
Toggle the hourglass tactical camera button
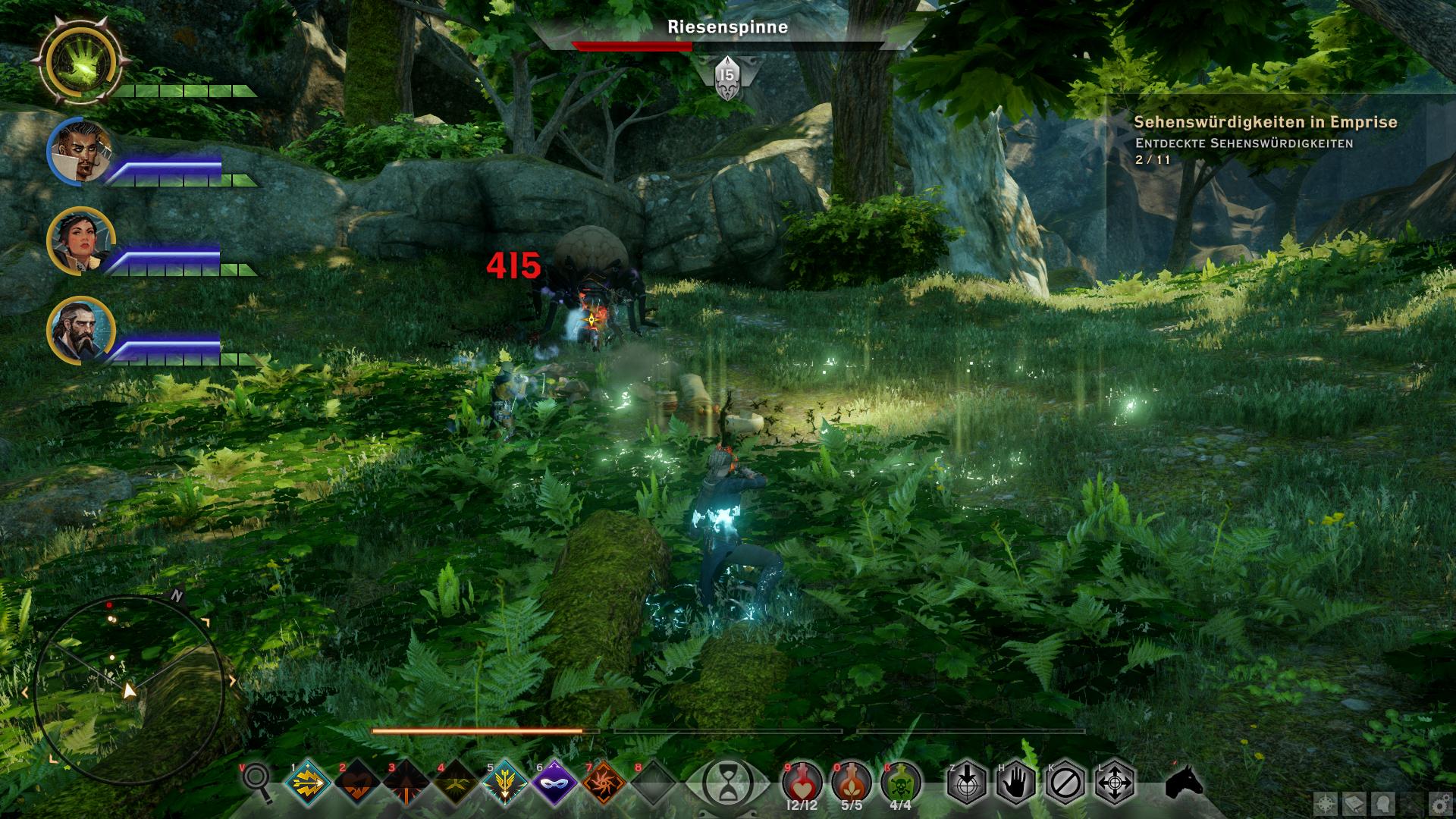[x=727, y=782]
